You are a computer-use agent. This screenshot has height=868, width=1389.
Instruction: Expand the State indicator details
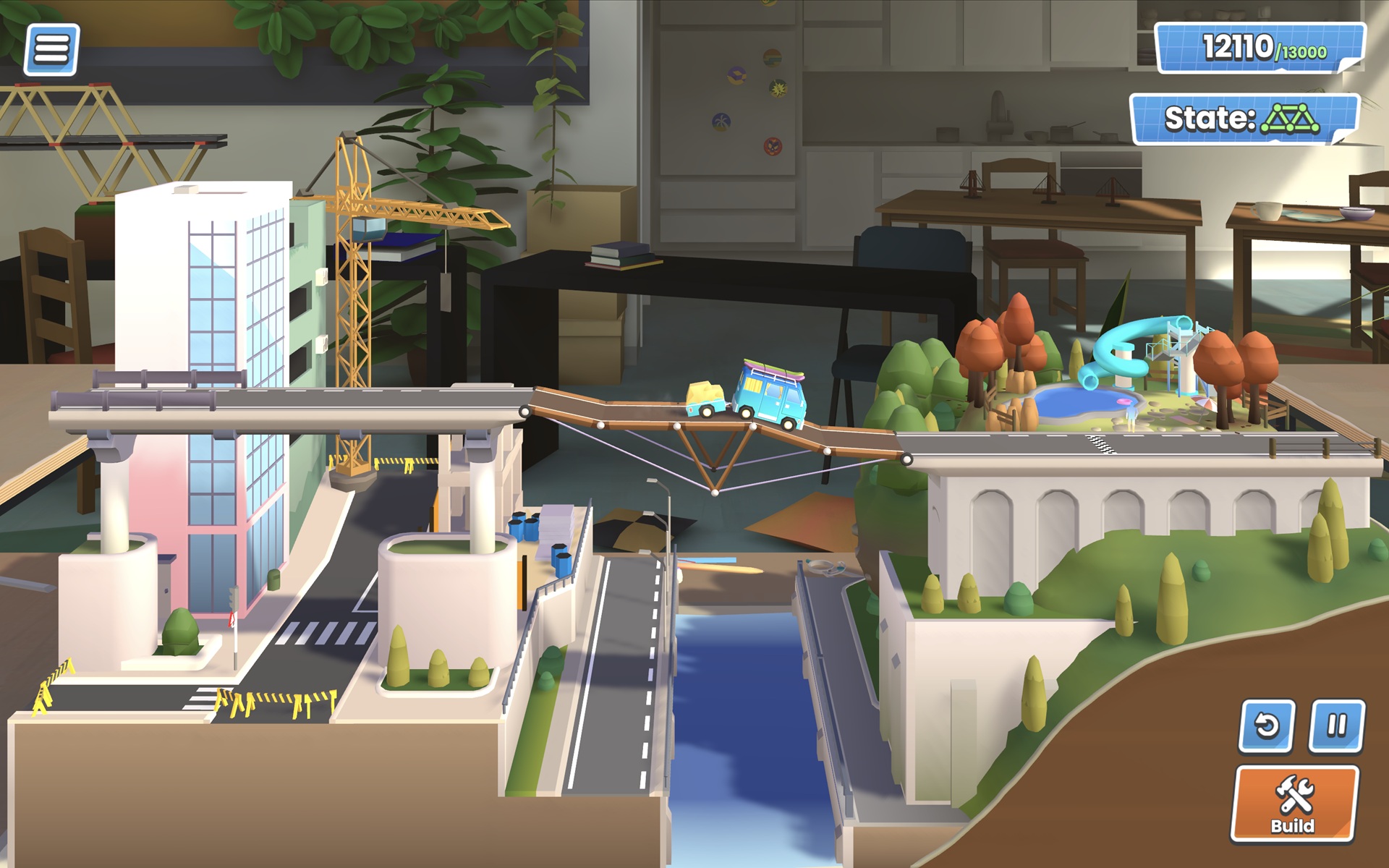(x=1240, y=117)
